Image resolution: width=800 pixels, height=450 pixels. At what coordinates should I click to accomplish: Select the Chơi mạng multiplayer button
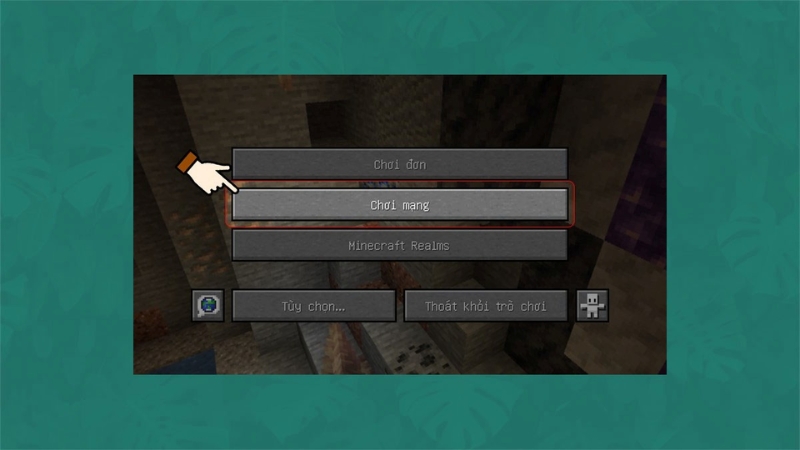[x=400, y=205]
